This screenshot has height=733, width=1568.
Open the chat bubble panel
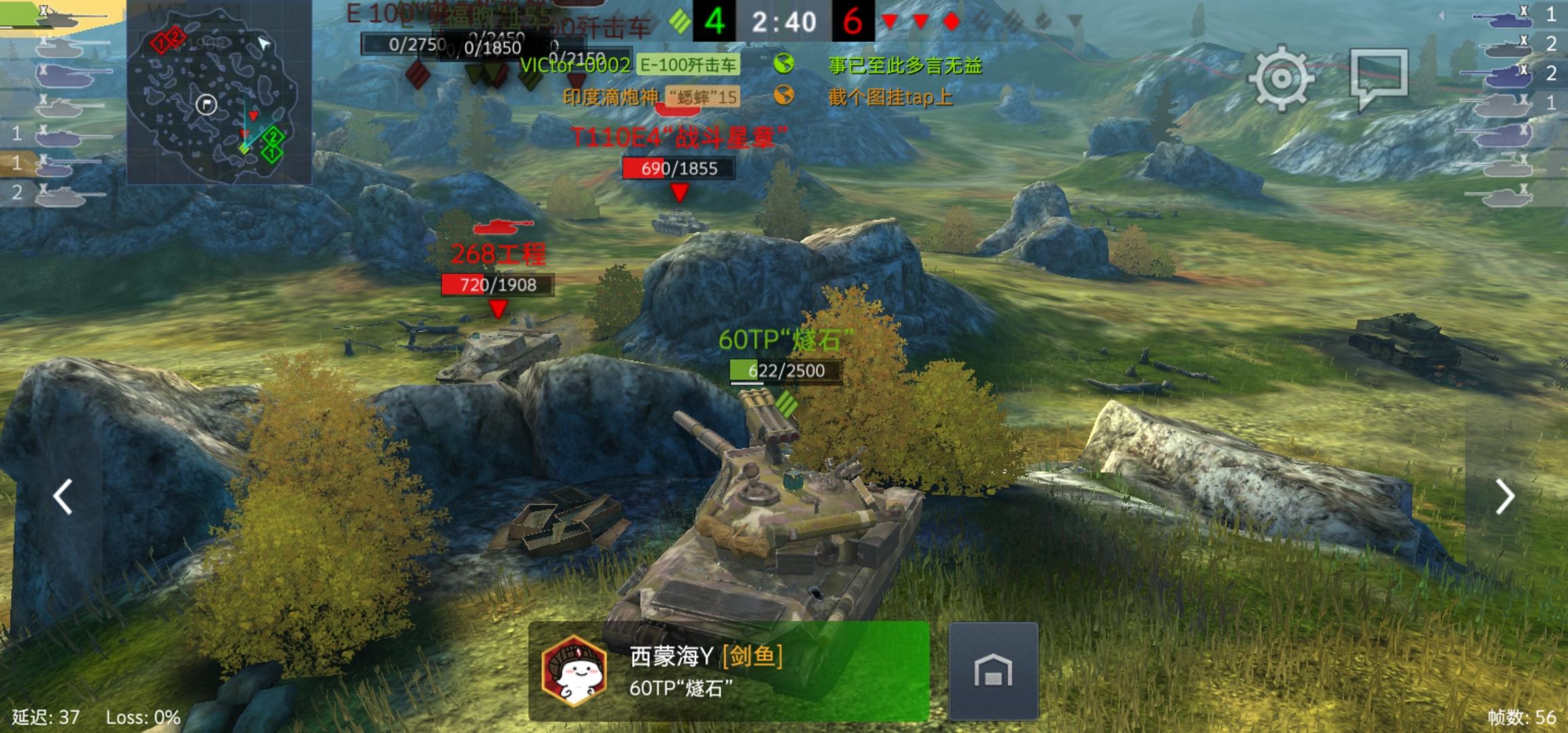[1383, 73]
